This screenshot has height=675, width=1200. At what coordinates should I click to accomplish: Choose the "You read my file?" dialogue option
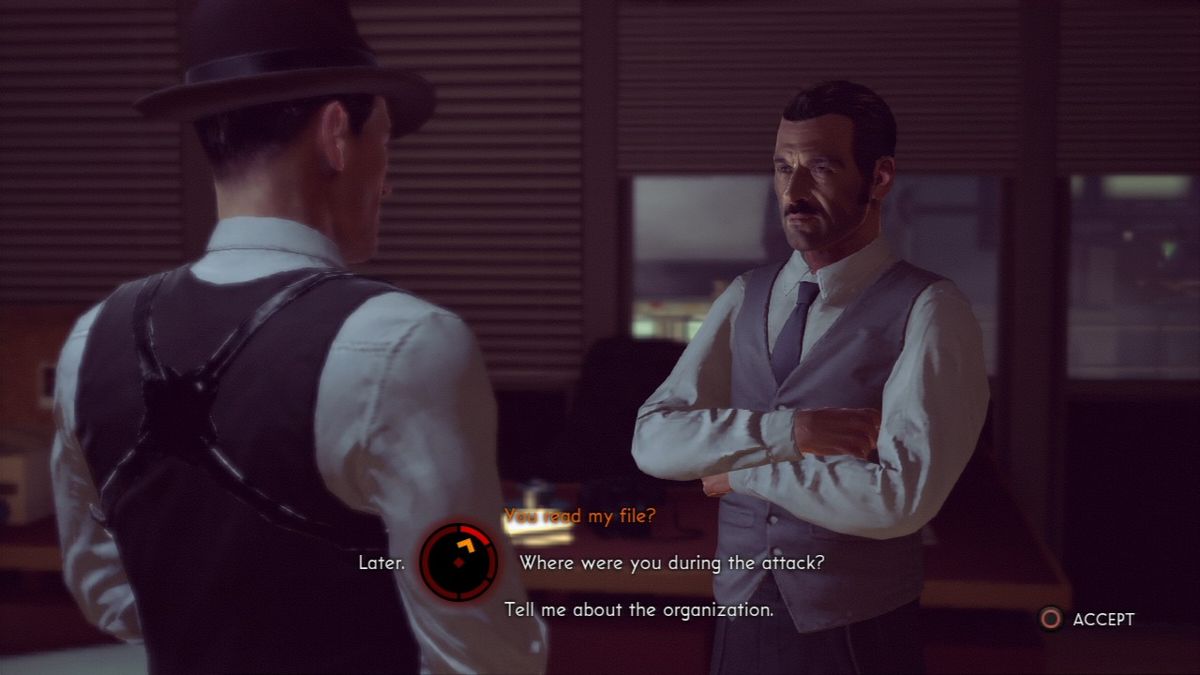pyautogui.click(x=580, y=516)
